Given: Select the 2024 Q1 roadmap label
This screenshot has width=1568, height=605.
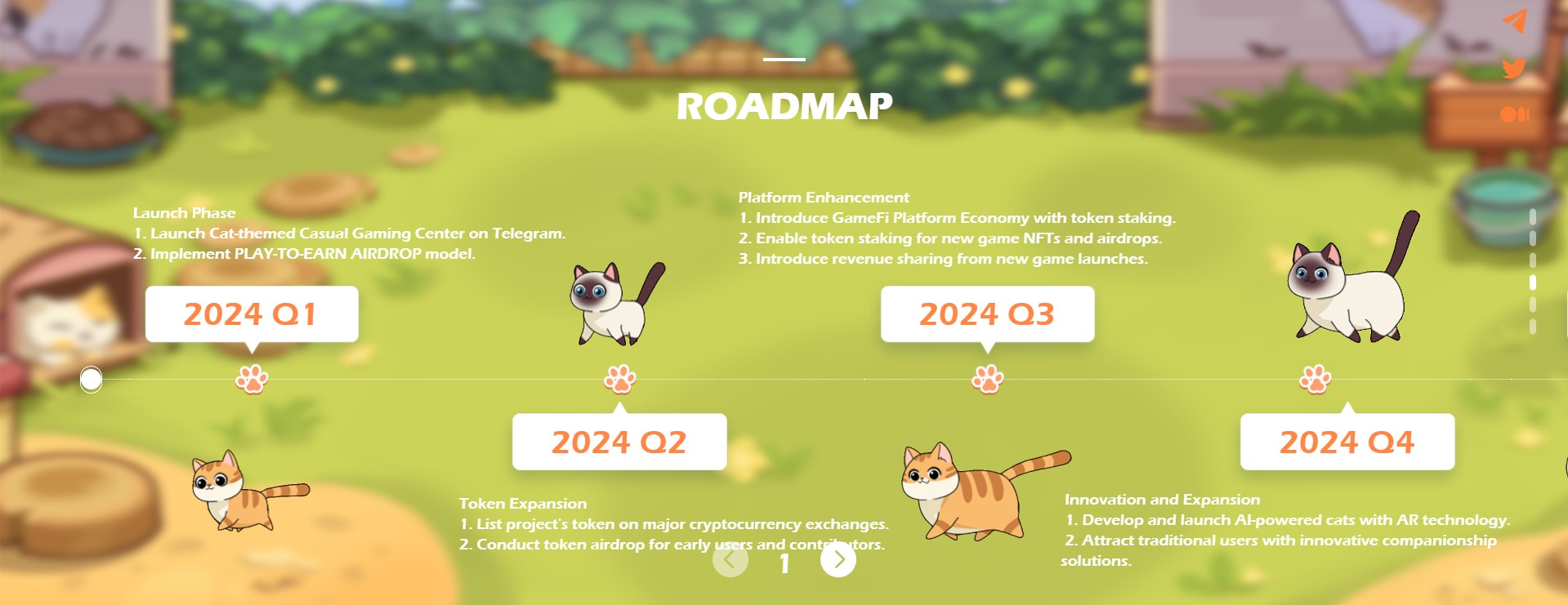Looking at the screenshot, I should coord(251,314).
